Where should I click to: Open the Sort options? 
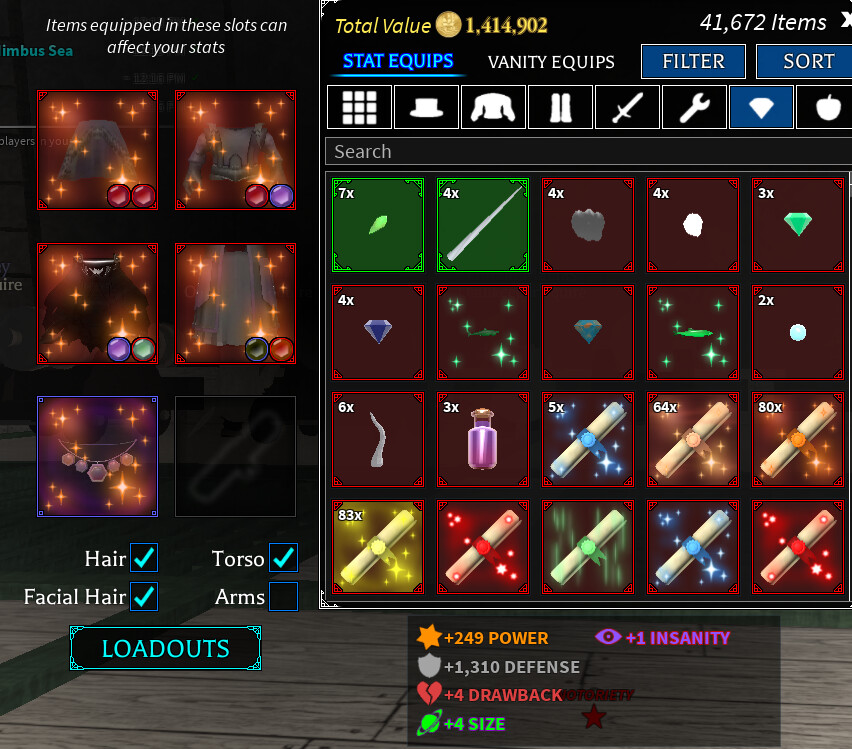click(x=808, y=62)
